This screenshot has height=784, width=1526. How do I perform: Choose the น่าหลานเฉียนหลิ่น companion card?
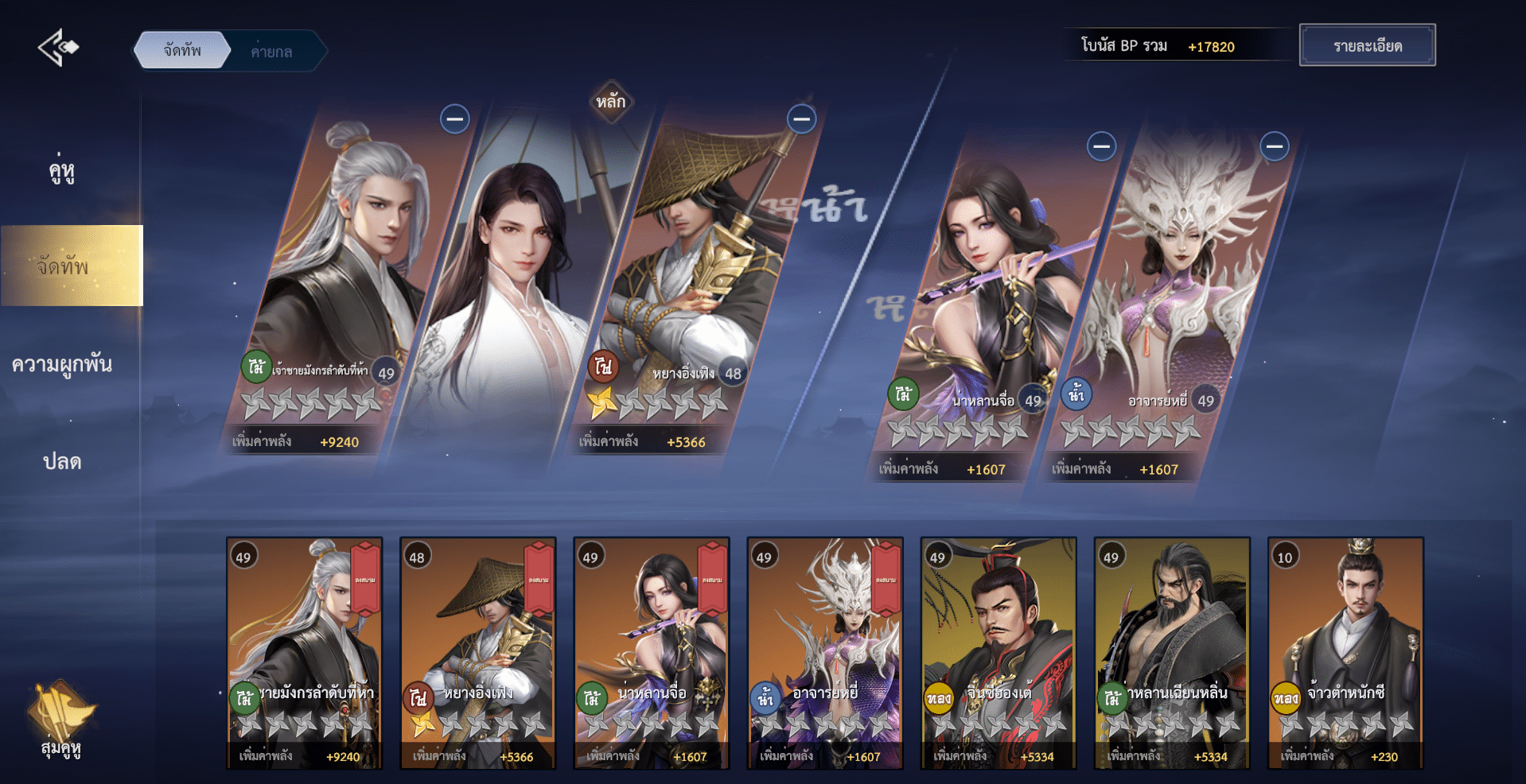[1172, 653]
